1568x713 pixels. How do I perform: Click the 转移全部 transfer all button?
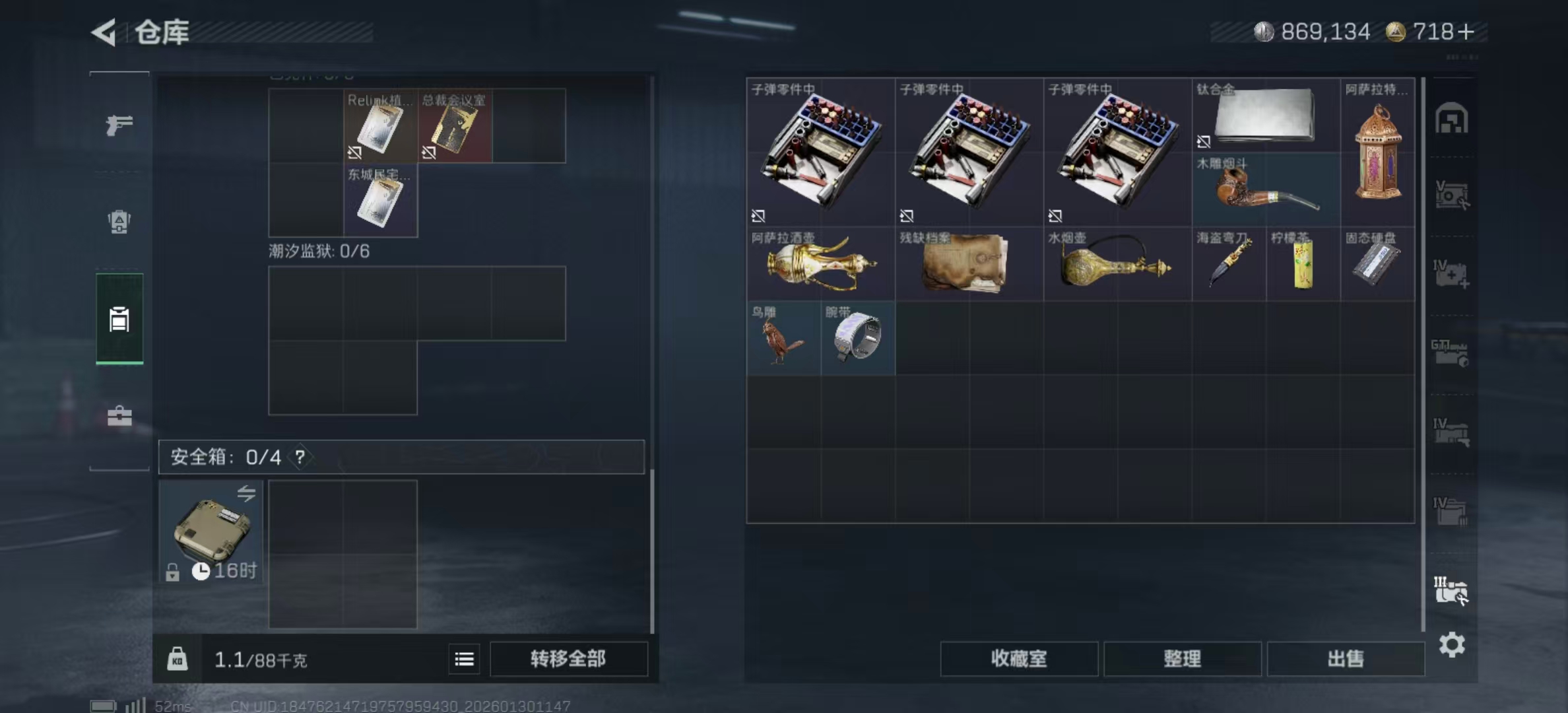coord(568,659)
